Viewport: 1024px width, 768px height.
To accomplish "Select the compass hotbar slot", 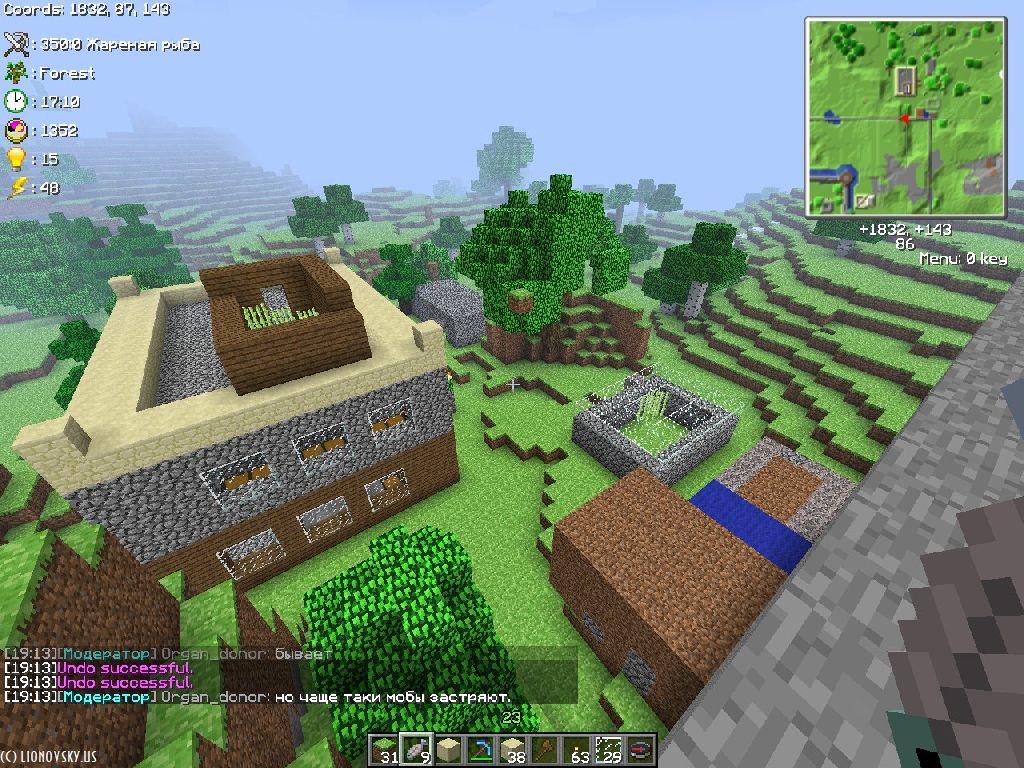I will point(640,749).
